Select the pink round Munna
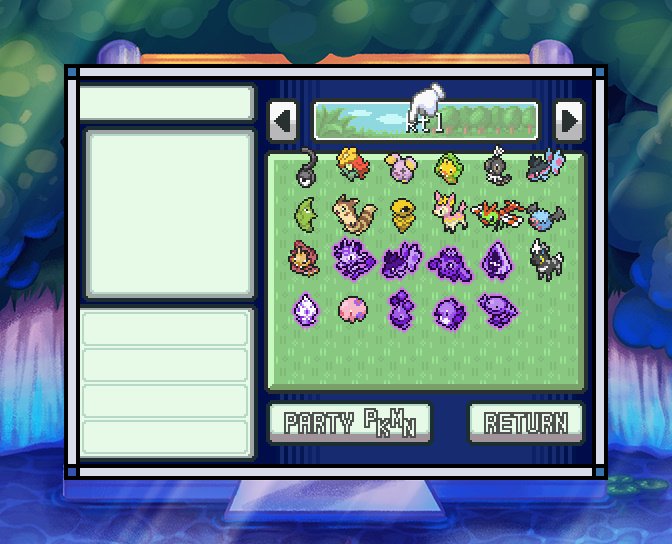This screenshot has height=544, width=672. click(x=353, y=309)
